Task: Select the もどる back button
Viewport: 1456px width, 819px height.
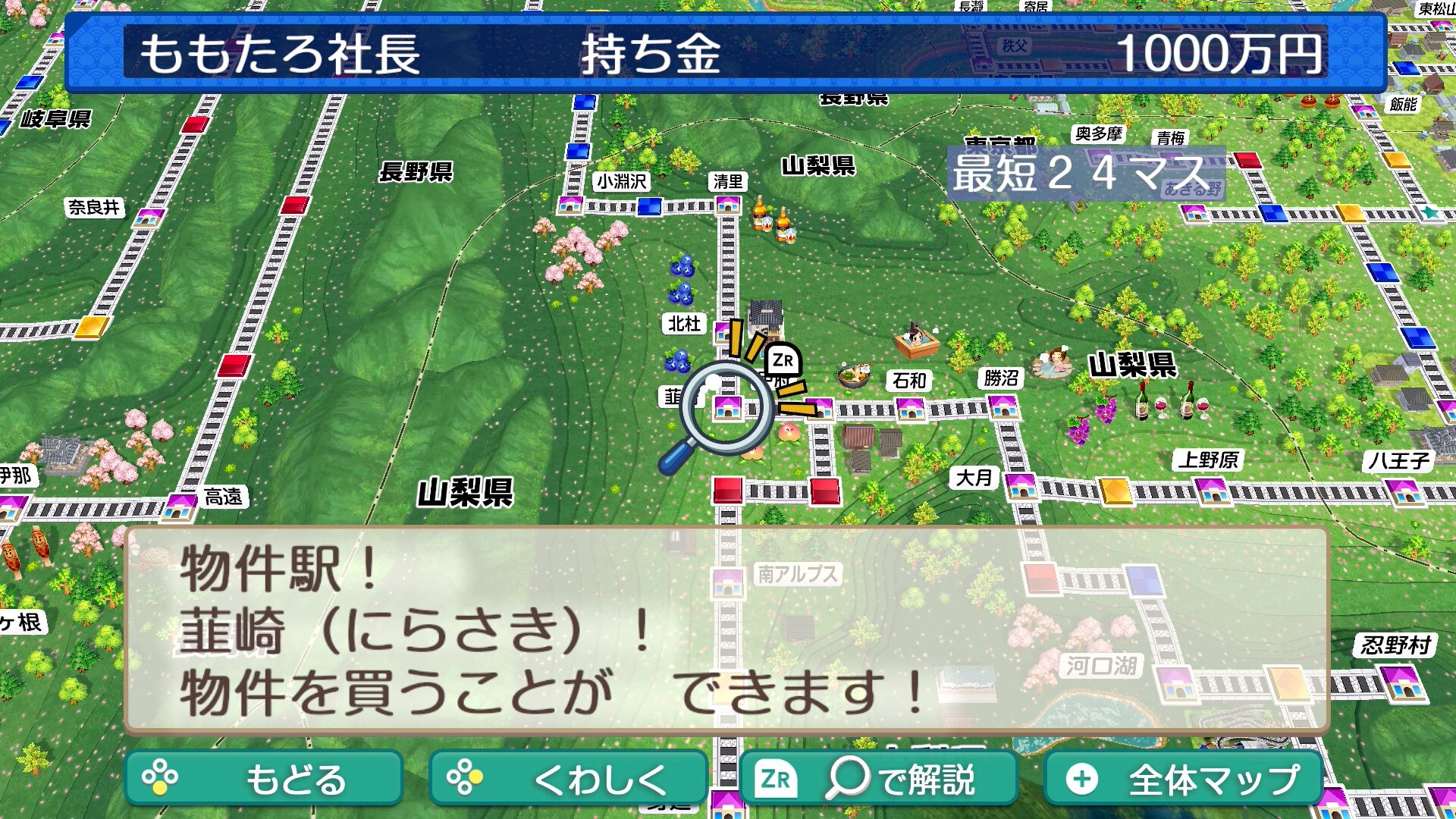Action: (x=263, y=779)
